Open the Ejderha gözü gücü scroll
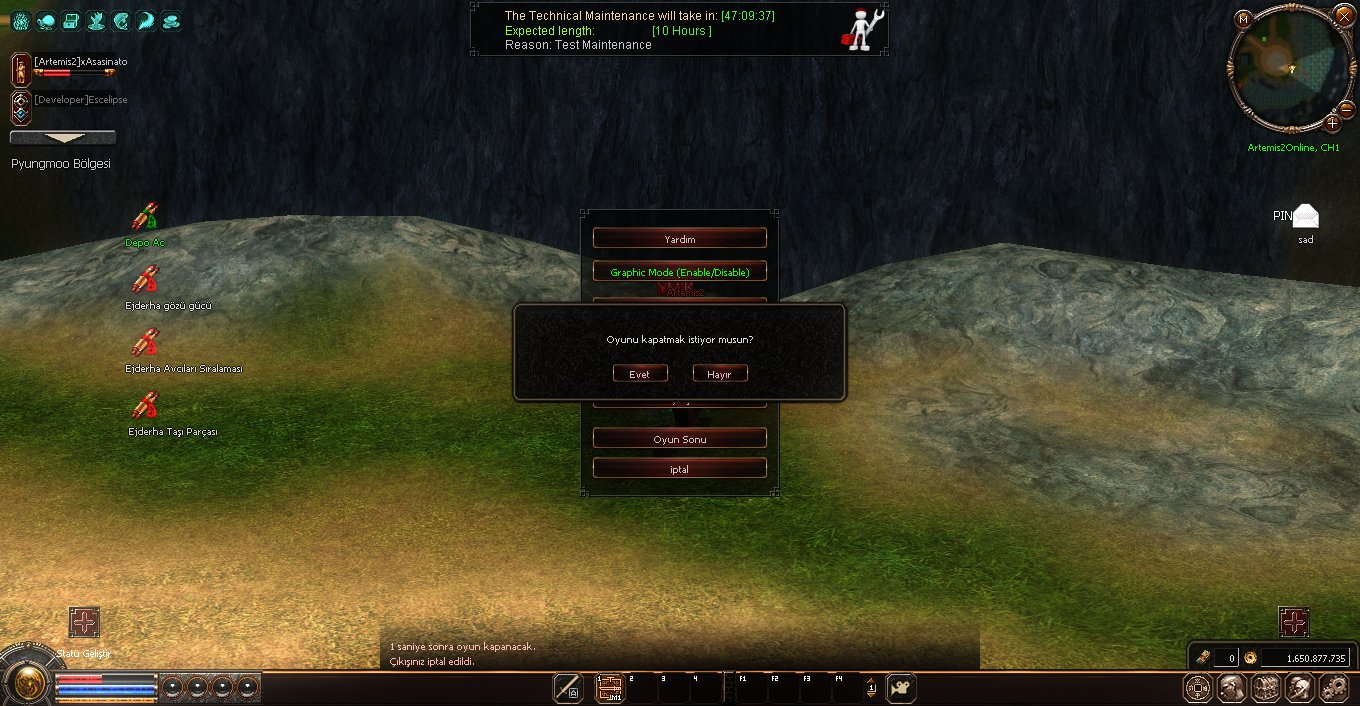 click(x=146, y=280)
